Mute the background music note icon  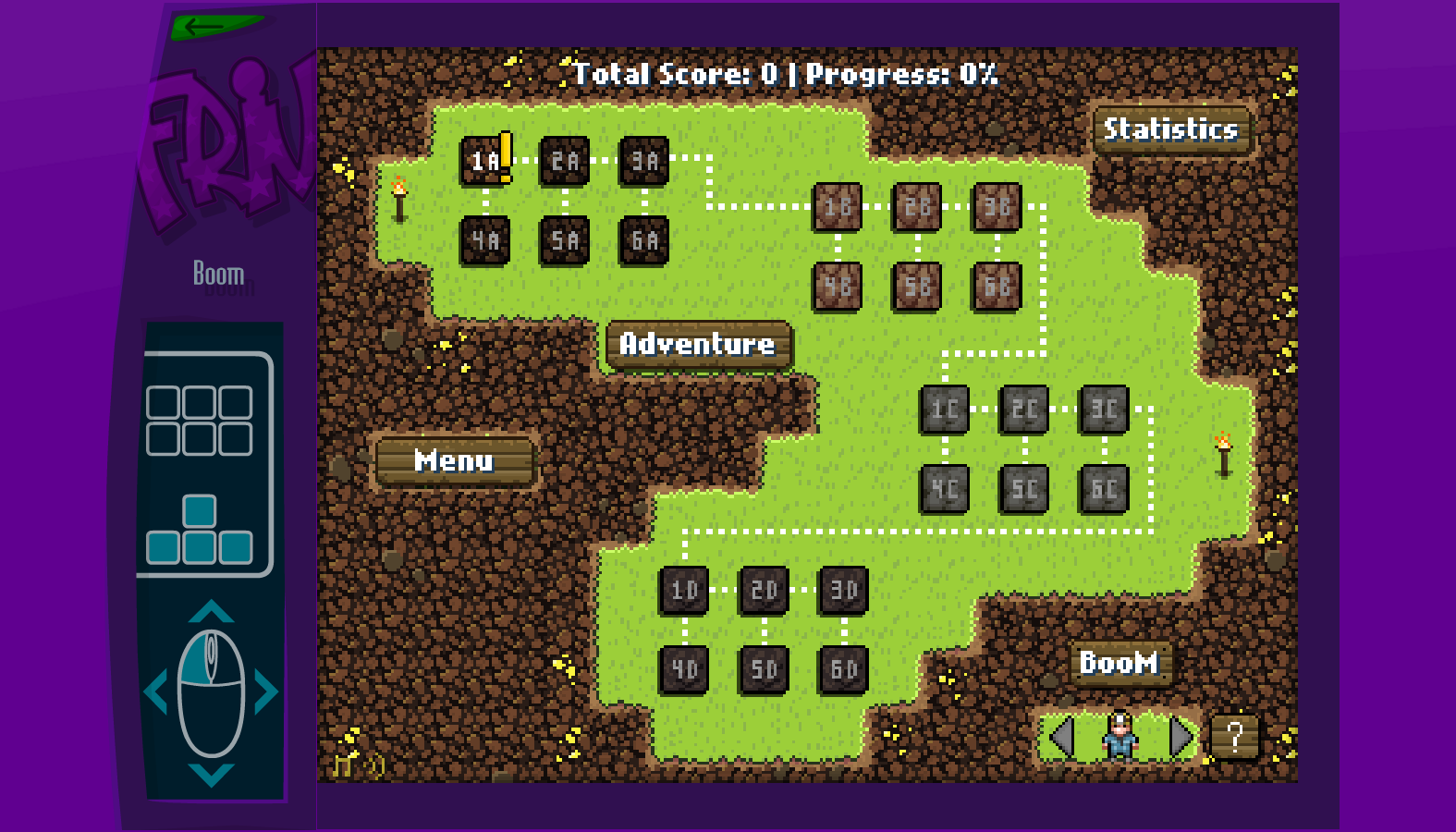point(341,765)
